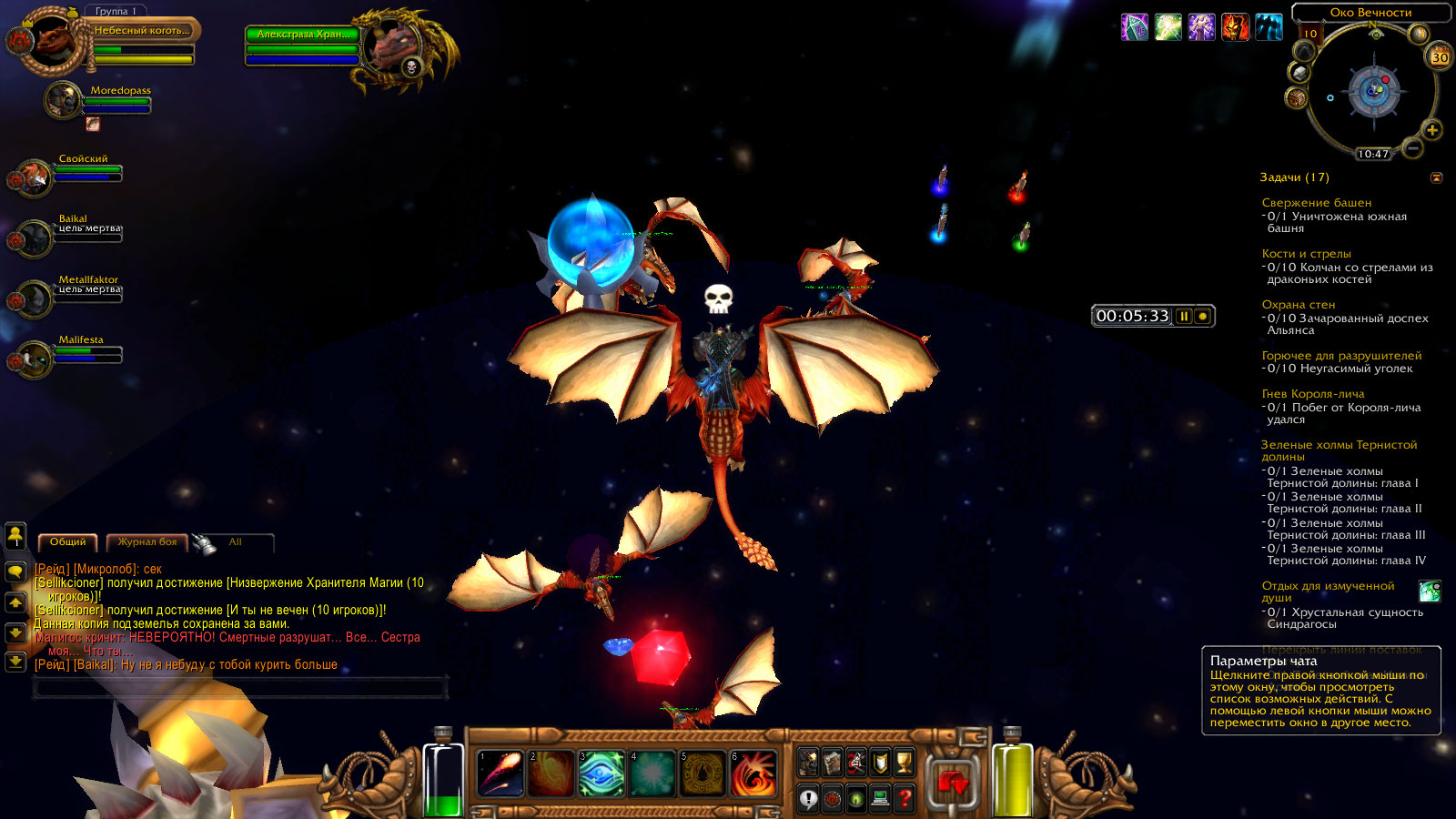The image size is (1456, 819).
Task: Pause the 00:05:33 stopwatch timer
Action: [1184, 316]
